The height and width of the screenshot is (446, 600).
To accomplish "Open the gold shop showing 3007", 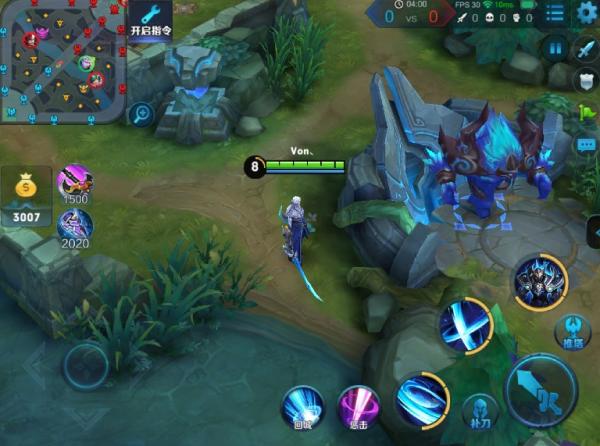I will 26,196.
